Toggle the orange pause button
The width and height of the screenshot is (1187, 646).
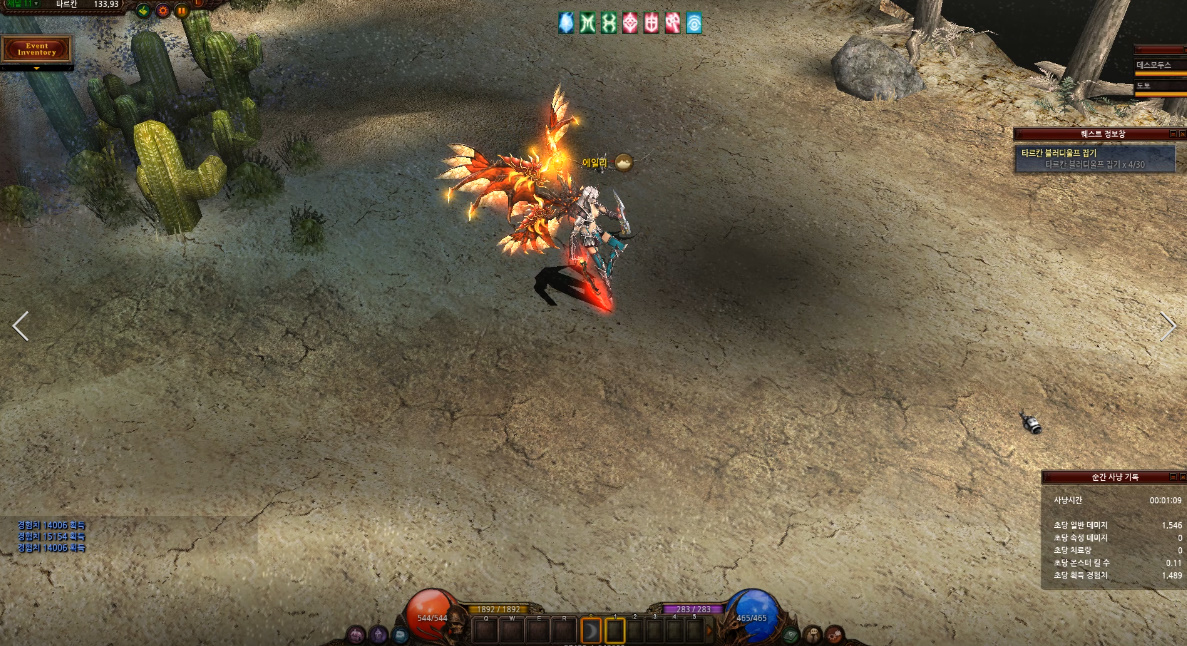click(x=181, y=11)
